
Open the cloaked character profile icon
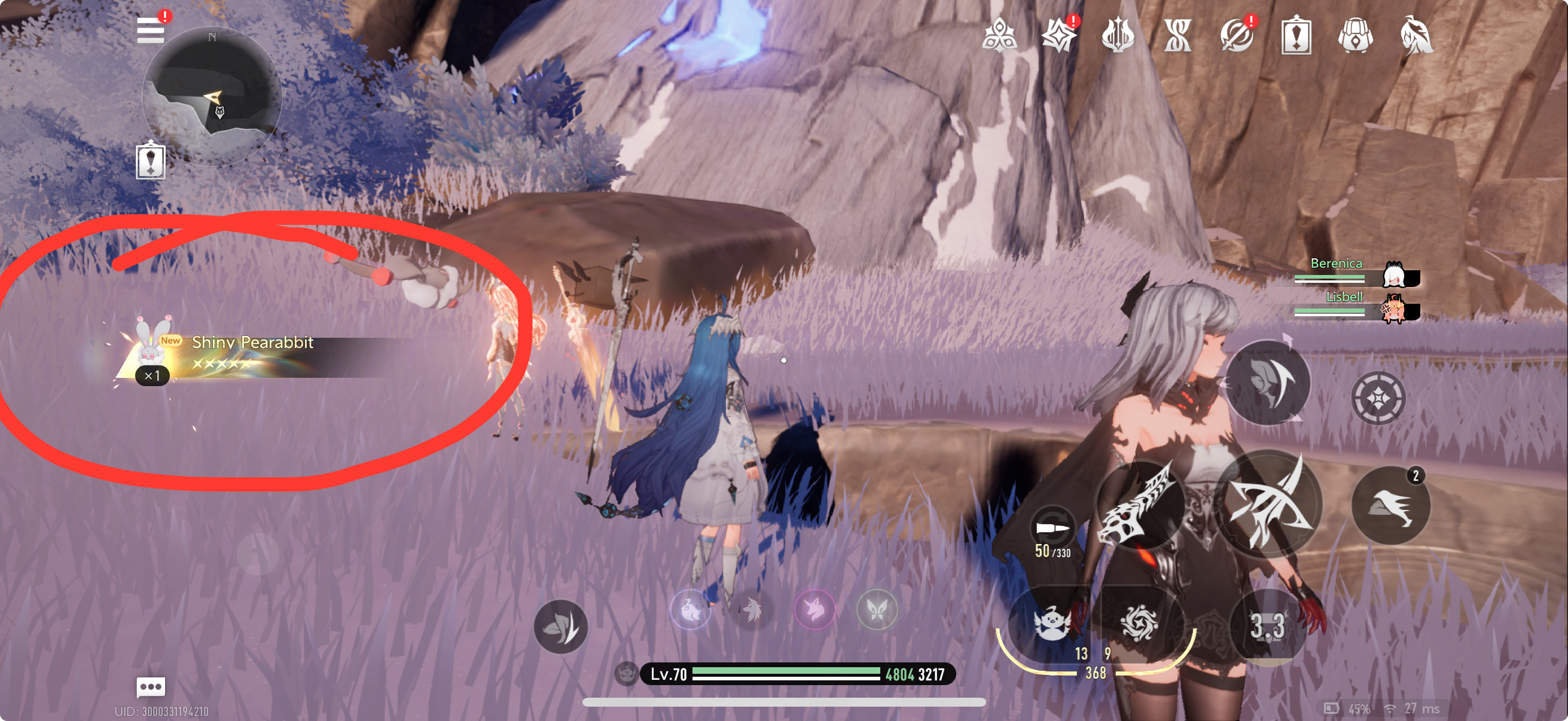point(1416,35)
